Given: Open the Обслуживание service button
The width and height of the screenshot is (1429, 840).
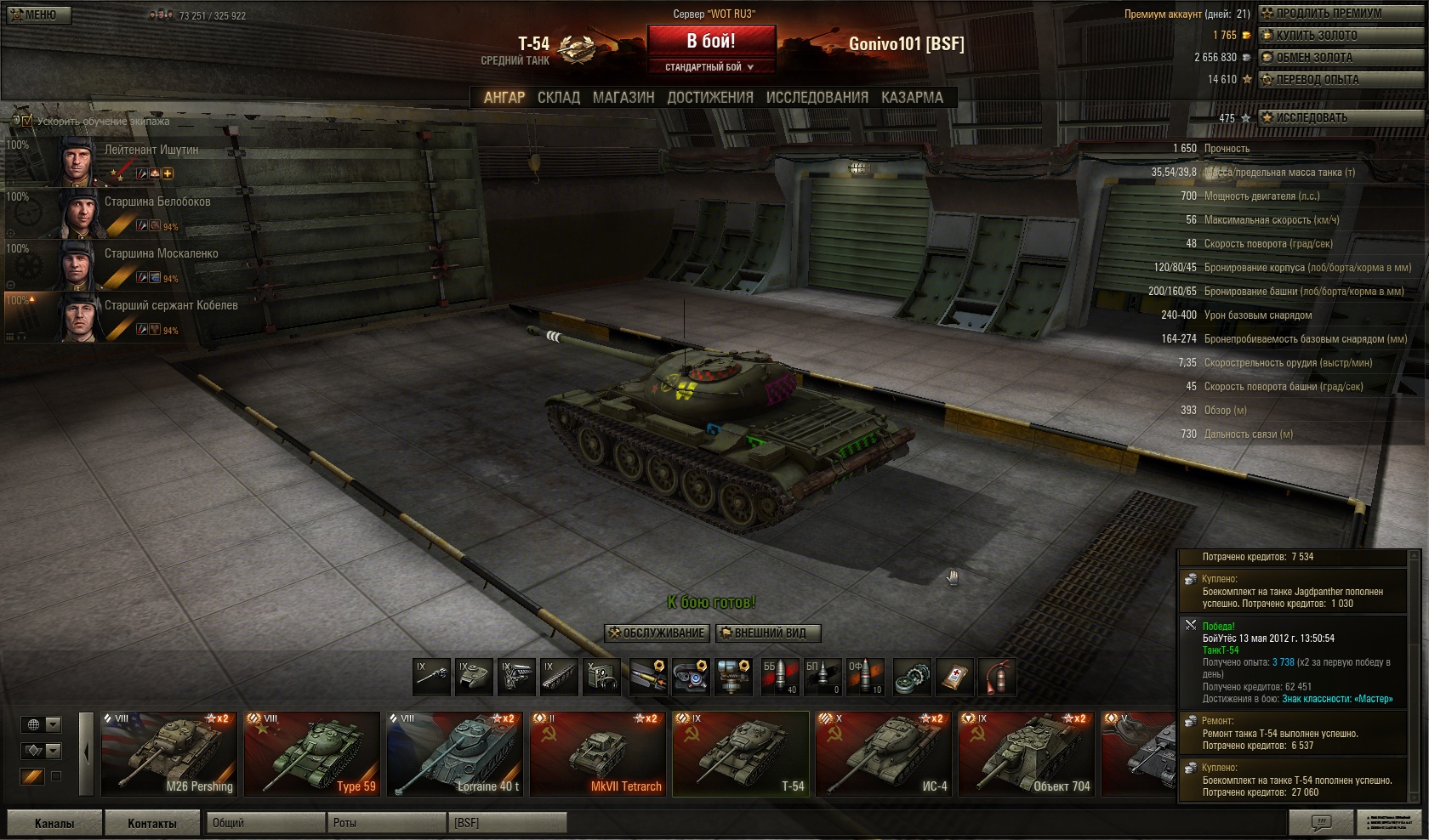Looking at the screenshot, I should (657, 633).
